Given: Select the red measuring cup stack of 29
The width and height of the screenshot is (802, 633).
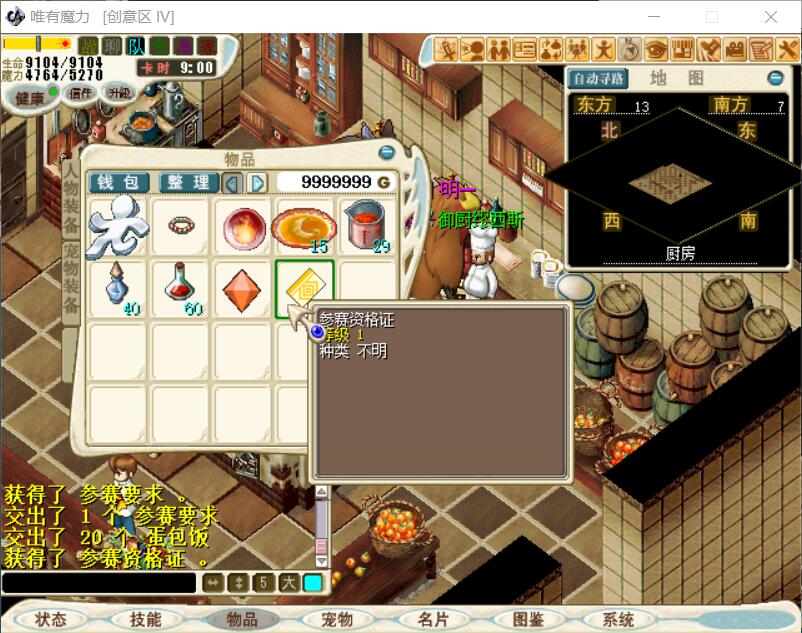Looking at the screenshot, I should coord(366,227).
